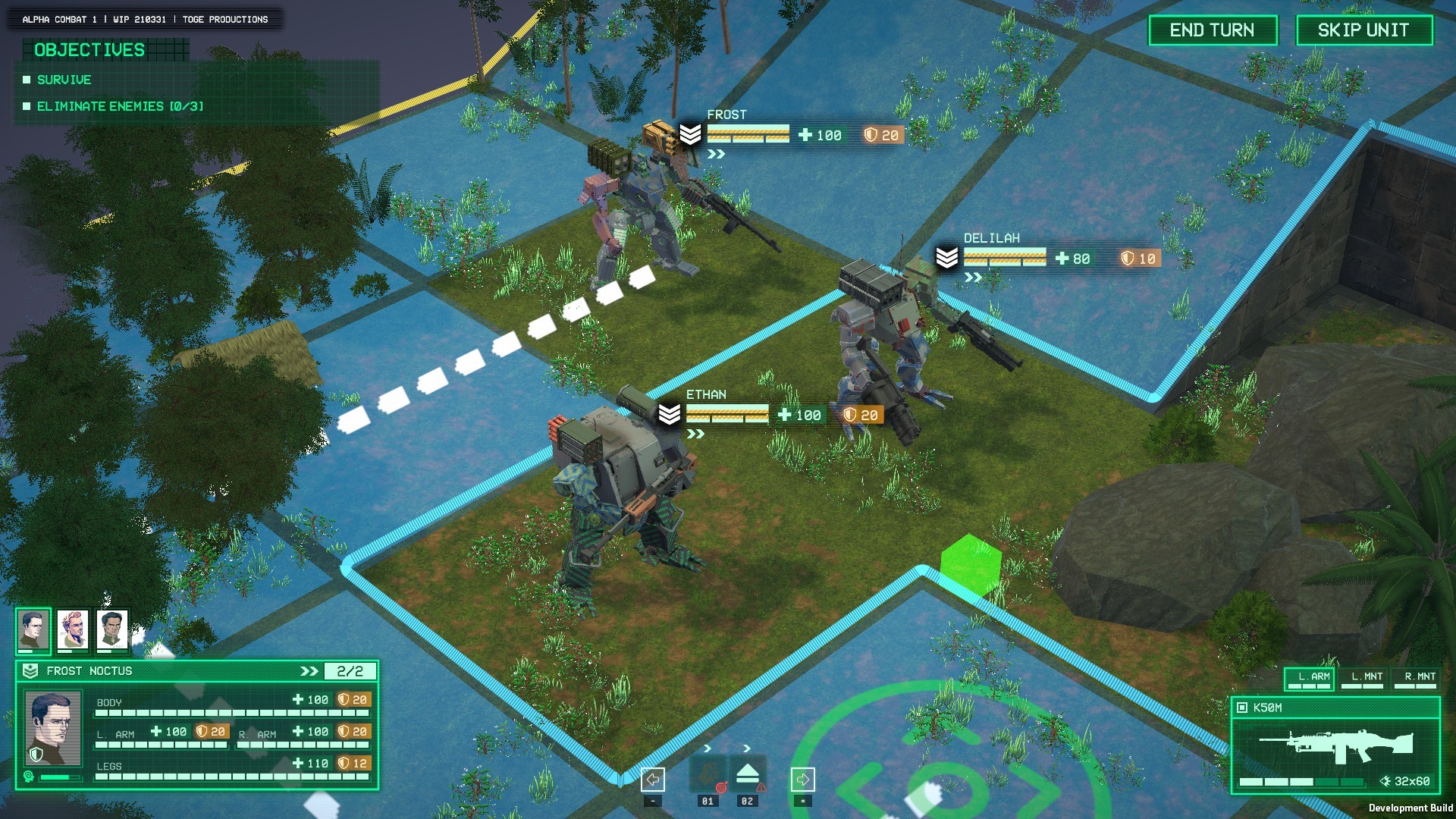Expand Delilah's info chevron

tap(972, 276)
